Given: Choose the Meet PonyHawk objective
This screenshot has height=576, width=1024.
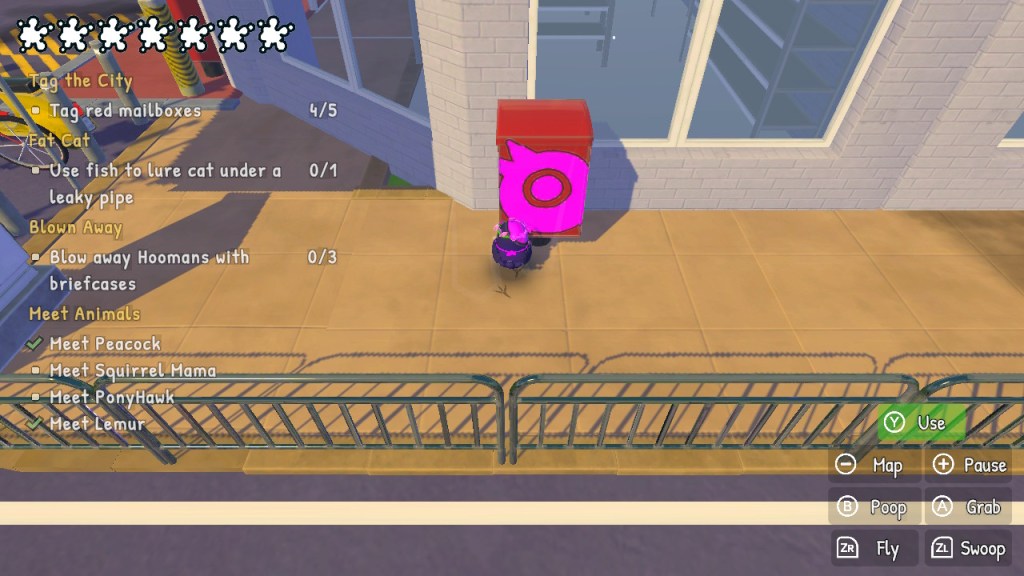Looking at the screenshot, I should 112,397.
